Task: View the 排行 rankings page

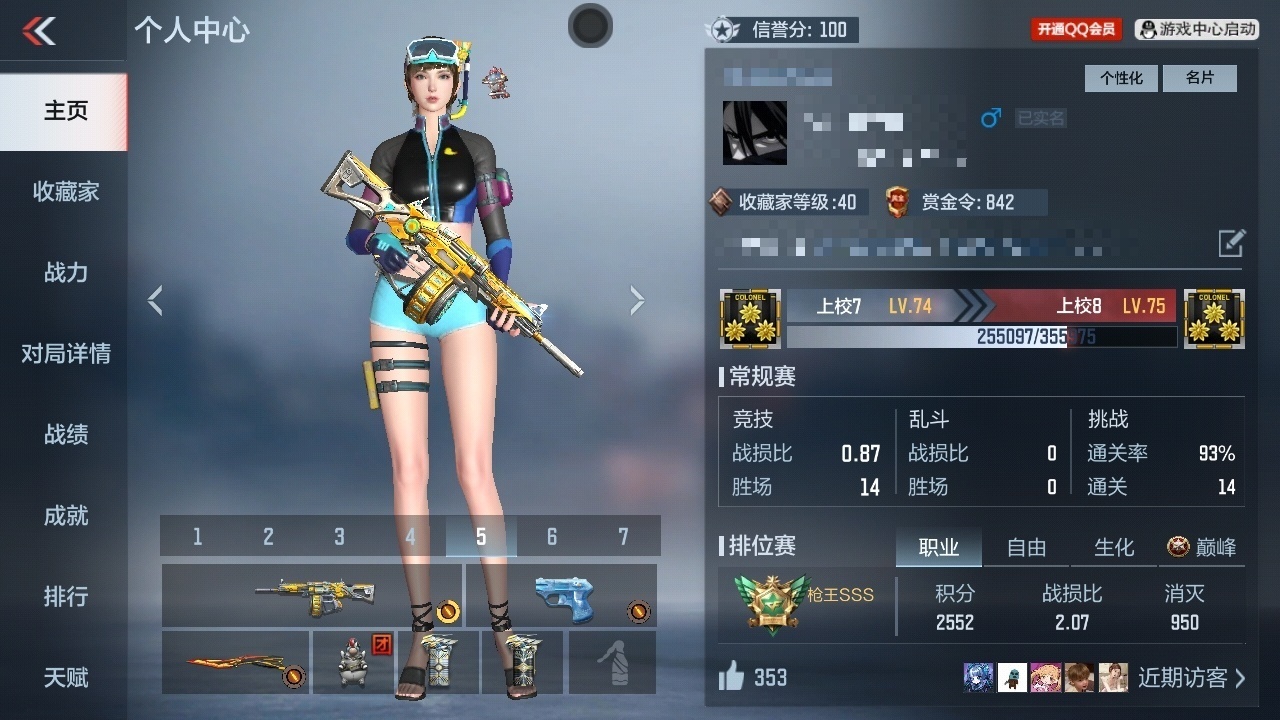Action: (x=65, y=596)
